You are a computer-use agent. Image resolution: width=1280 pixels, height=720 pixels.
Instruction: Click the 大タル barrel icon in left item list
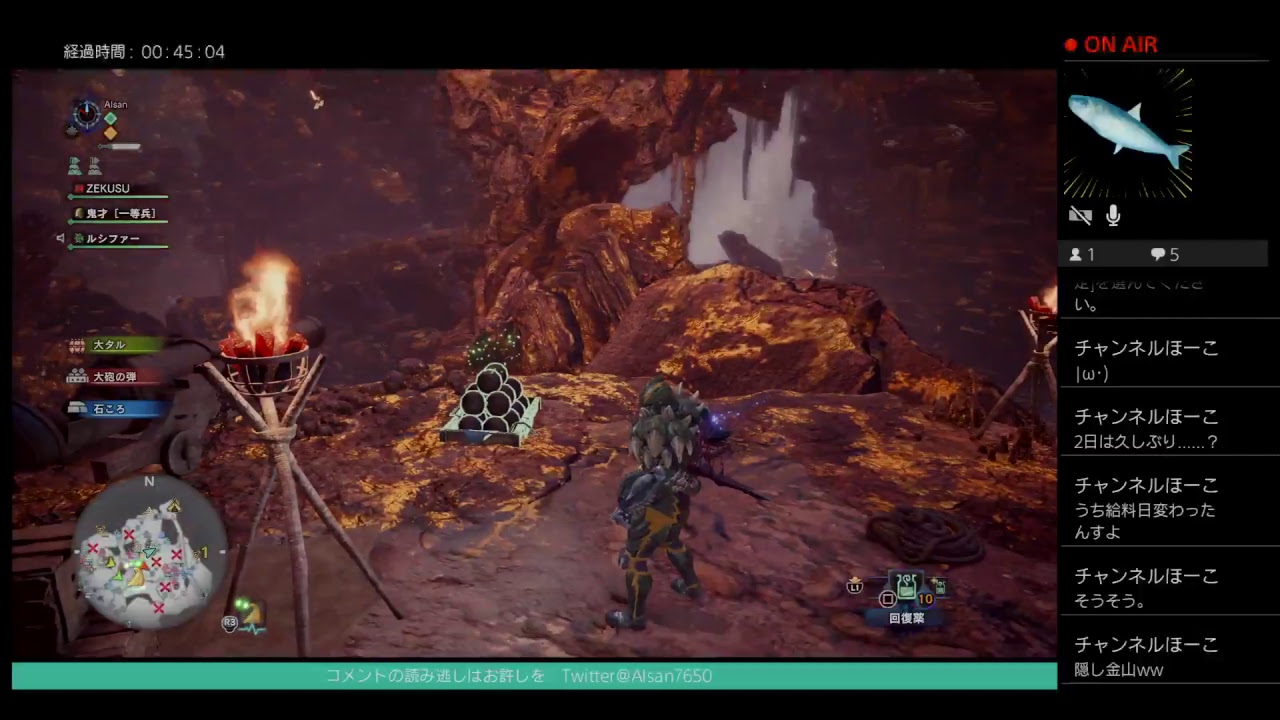[75, 344]
